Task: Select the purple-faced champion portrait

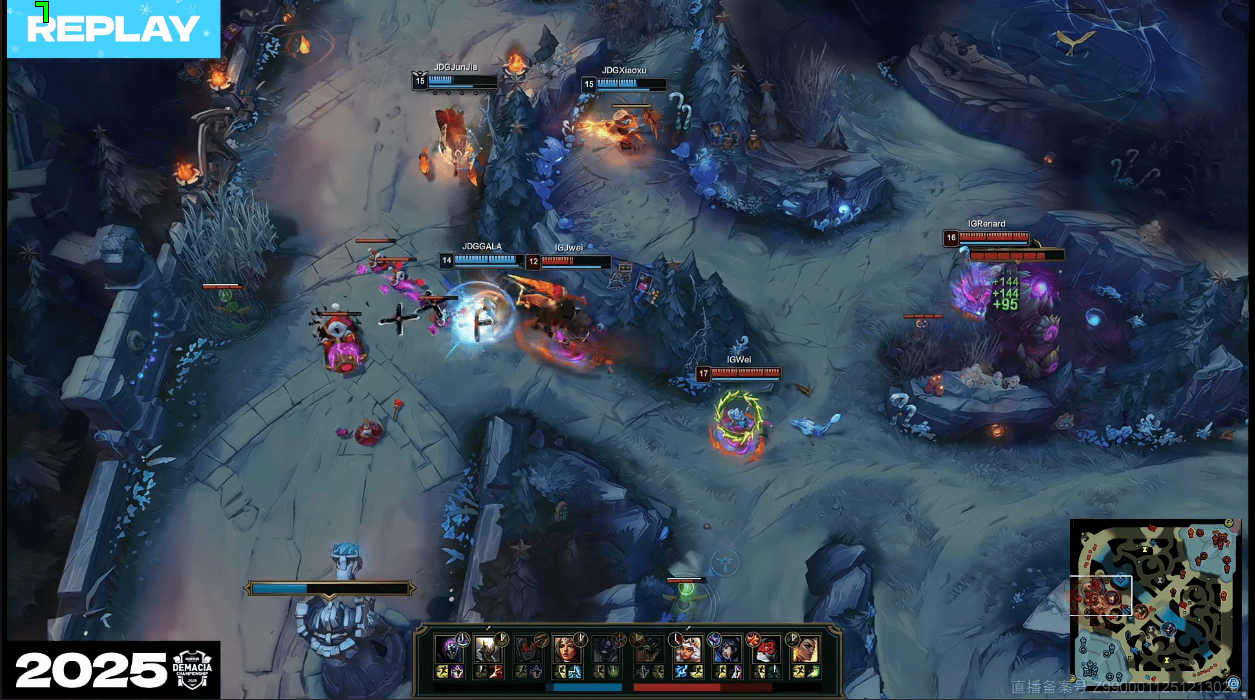Action: [447, 648]
